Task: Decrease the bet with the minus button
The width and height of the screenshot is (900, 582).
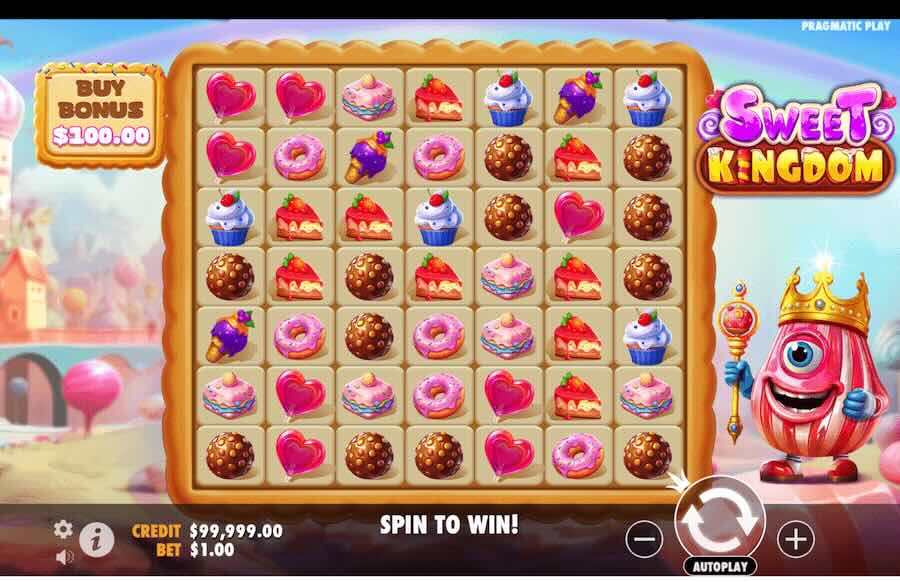Action: click(x=644, y=539)
